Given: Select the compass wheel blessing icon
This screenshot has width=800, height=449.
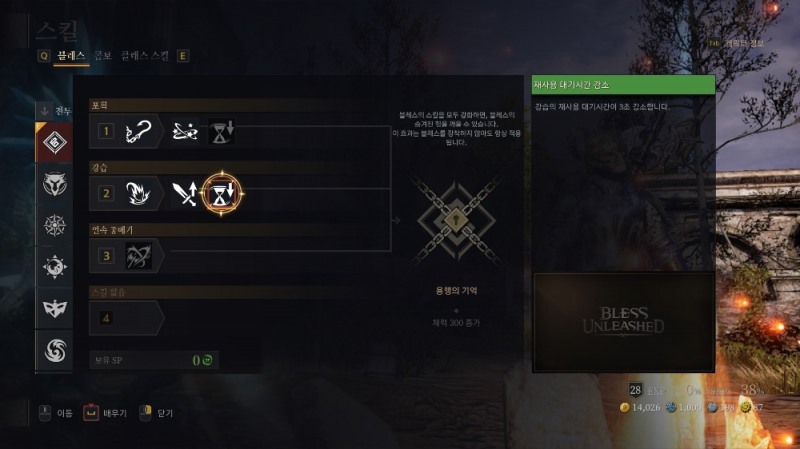Looking at the screenshot, I should [x=54, y=226].
